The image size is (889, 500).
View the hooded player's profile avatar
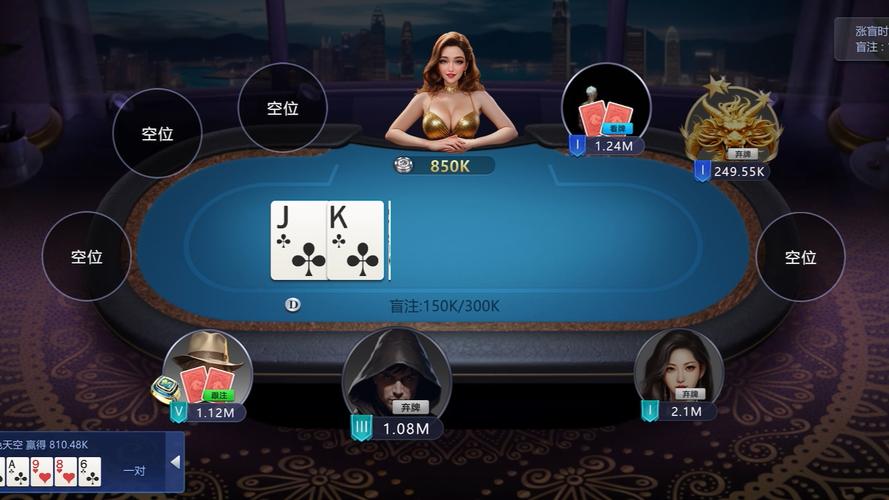pyautogui.click(x=396, y=373)
